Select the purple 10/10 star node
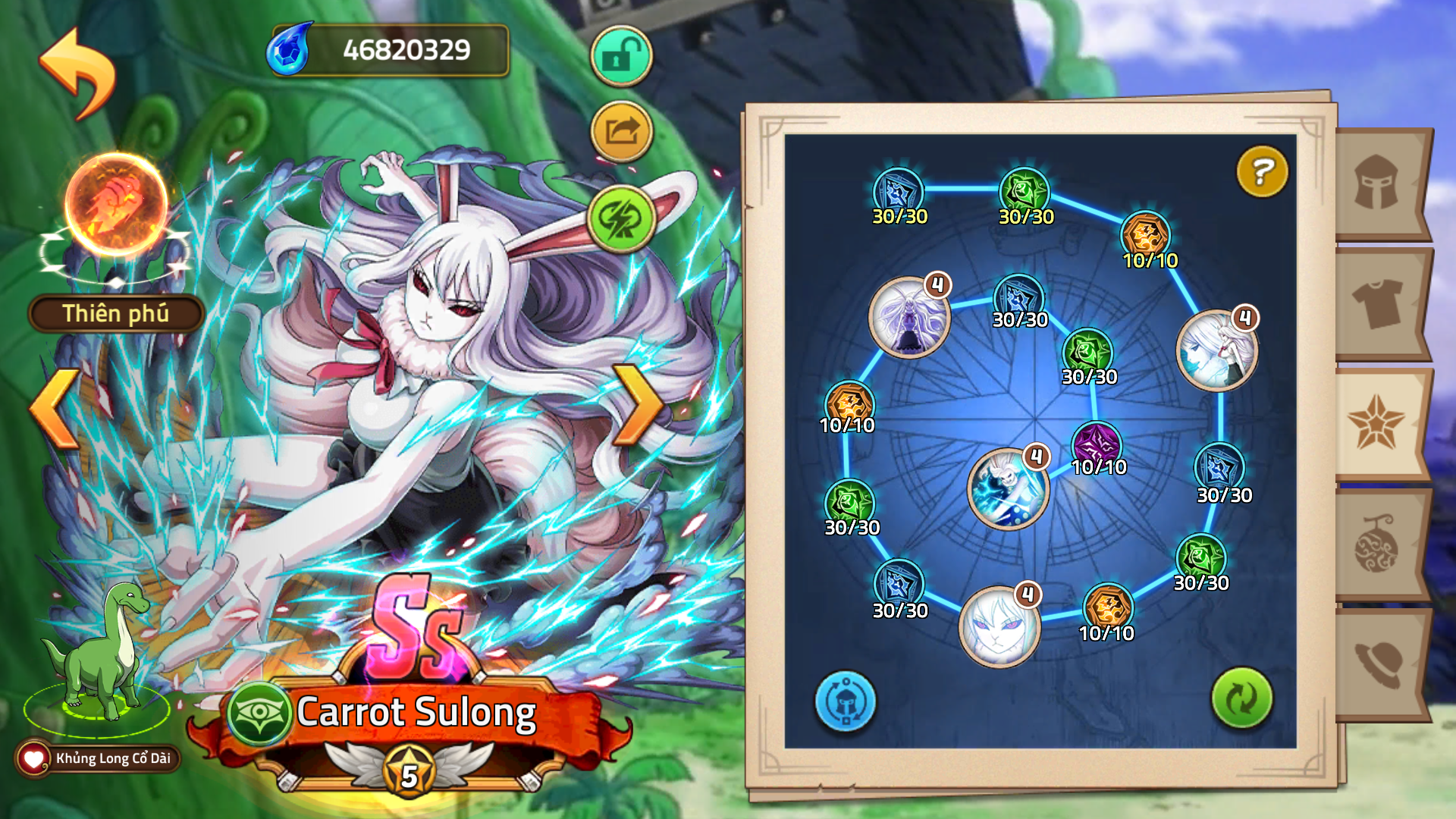Viewport: 1456px width, 819px height. pyautogui.click(x=1097, y=444)
